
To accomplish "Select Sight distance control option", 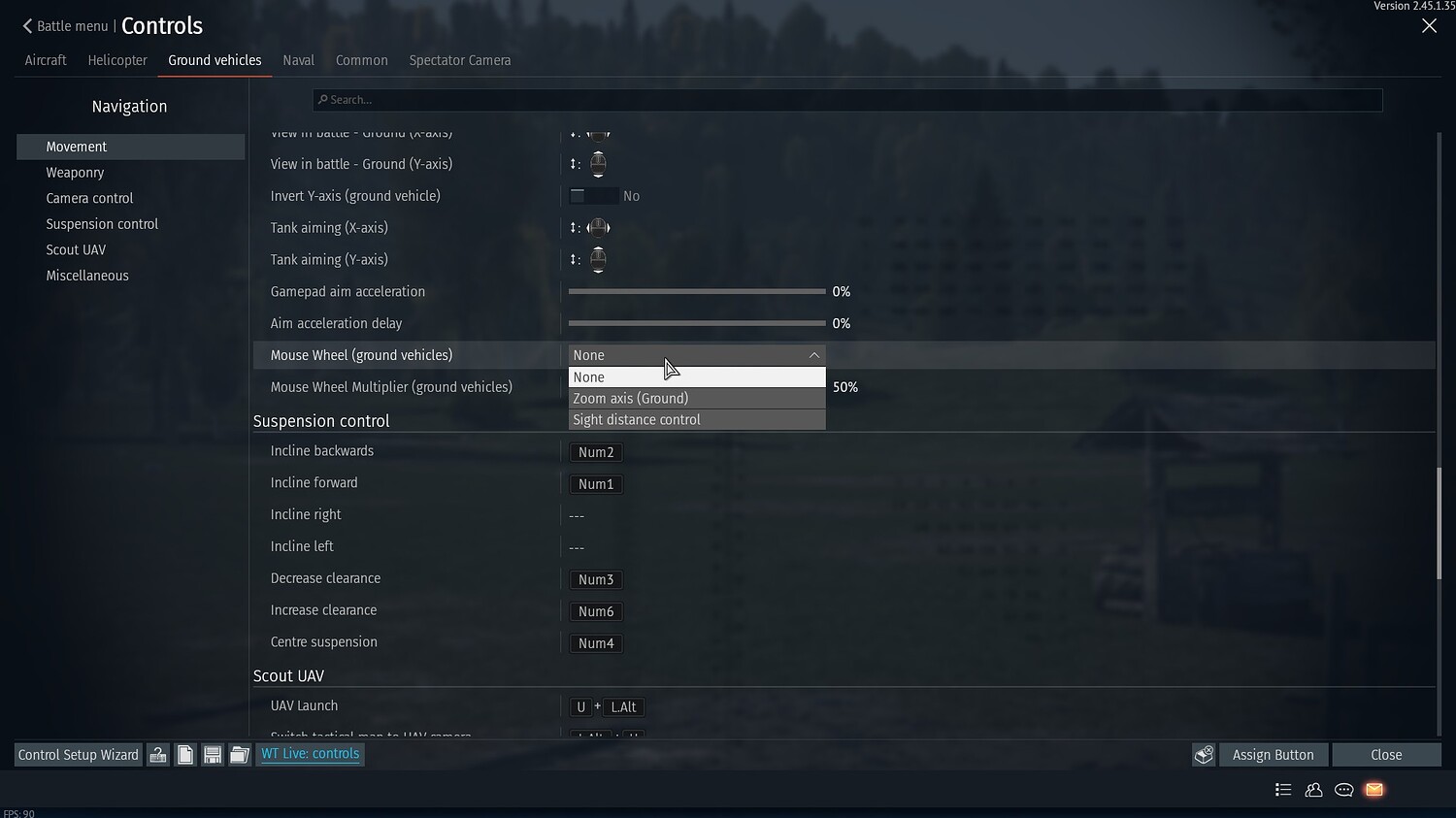I will pyautogui.click(x=636, y=419).
